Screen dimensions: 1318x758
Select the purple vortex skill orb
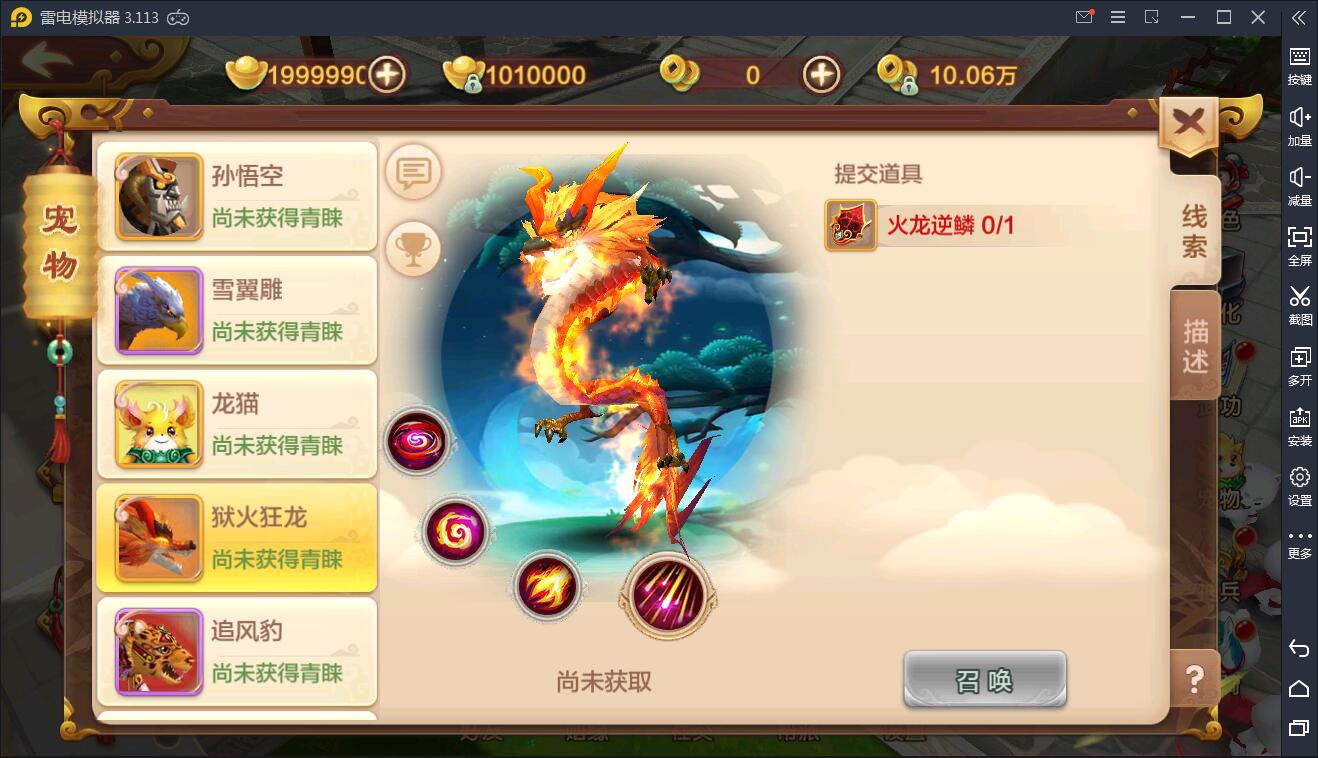coord(418,441)
